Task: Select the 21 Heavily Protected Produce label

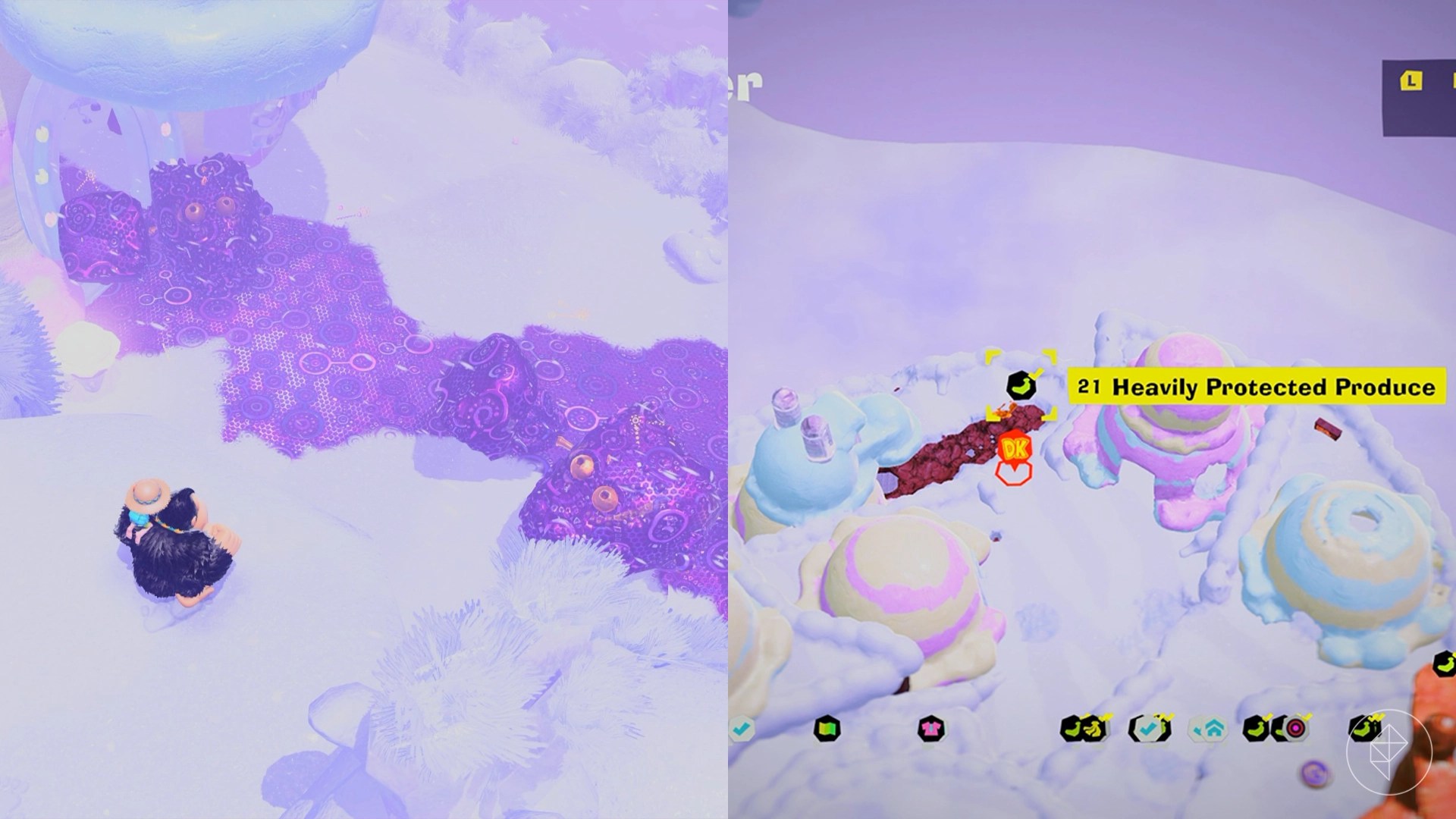Action: [x=1255, y=384]
